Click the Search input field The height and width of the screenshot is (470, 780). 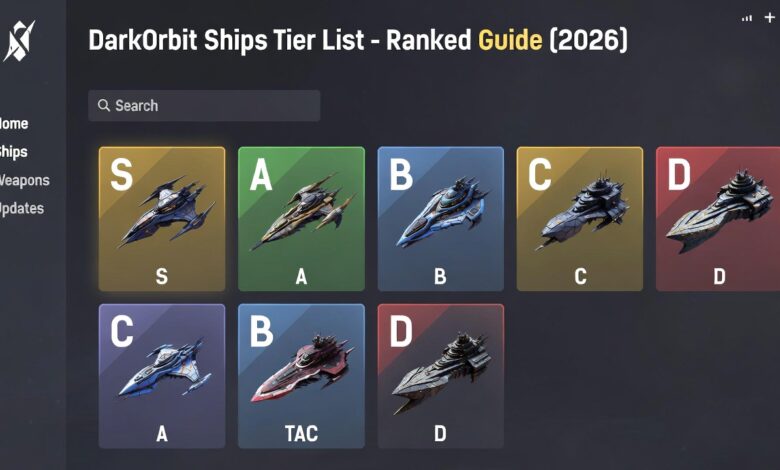204,106
